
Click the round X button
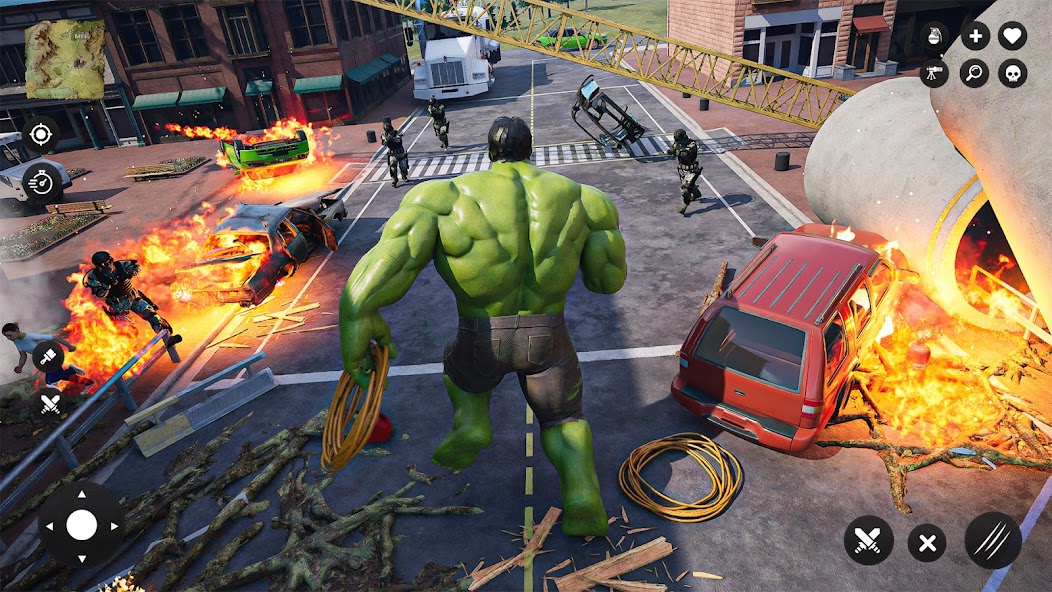pyautogui.click(x=927, y=543)
